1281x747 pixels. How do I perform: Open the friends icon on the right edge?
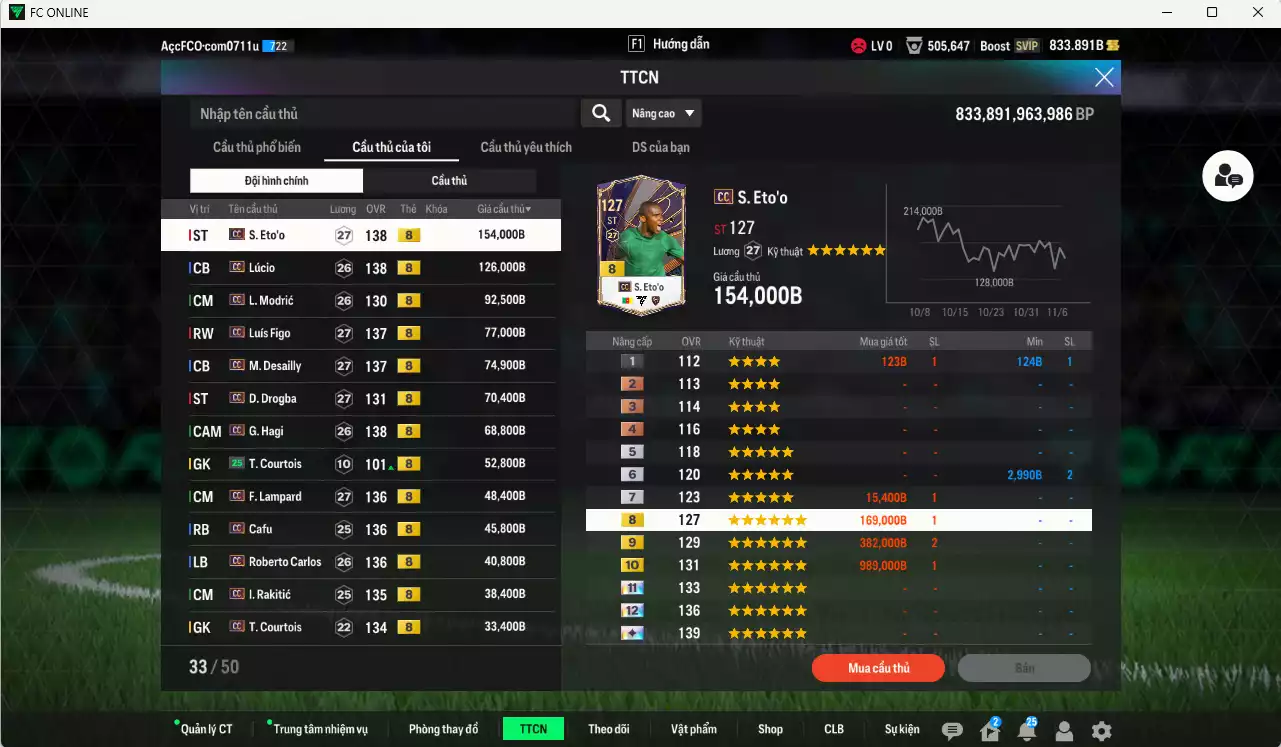1227,175
